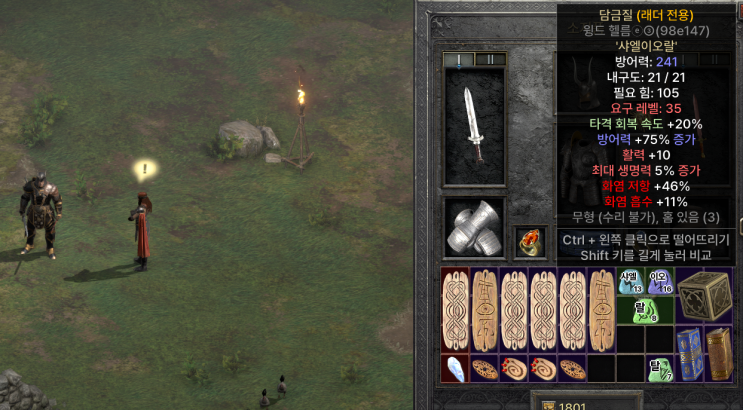Select the Shael rune (샤엘)

coord(629,282)
